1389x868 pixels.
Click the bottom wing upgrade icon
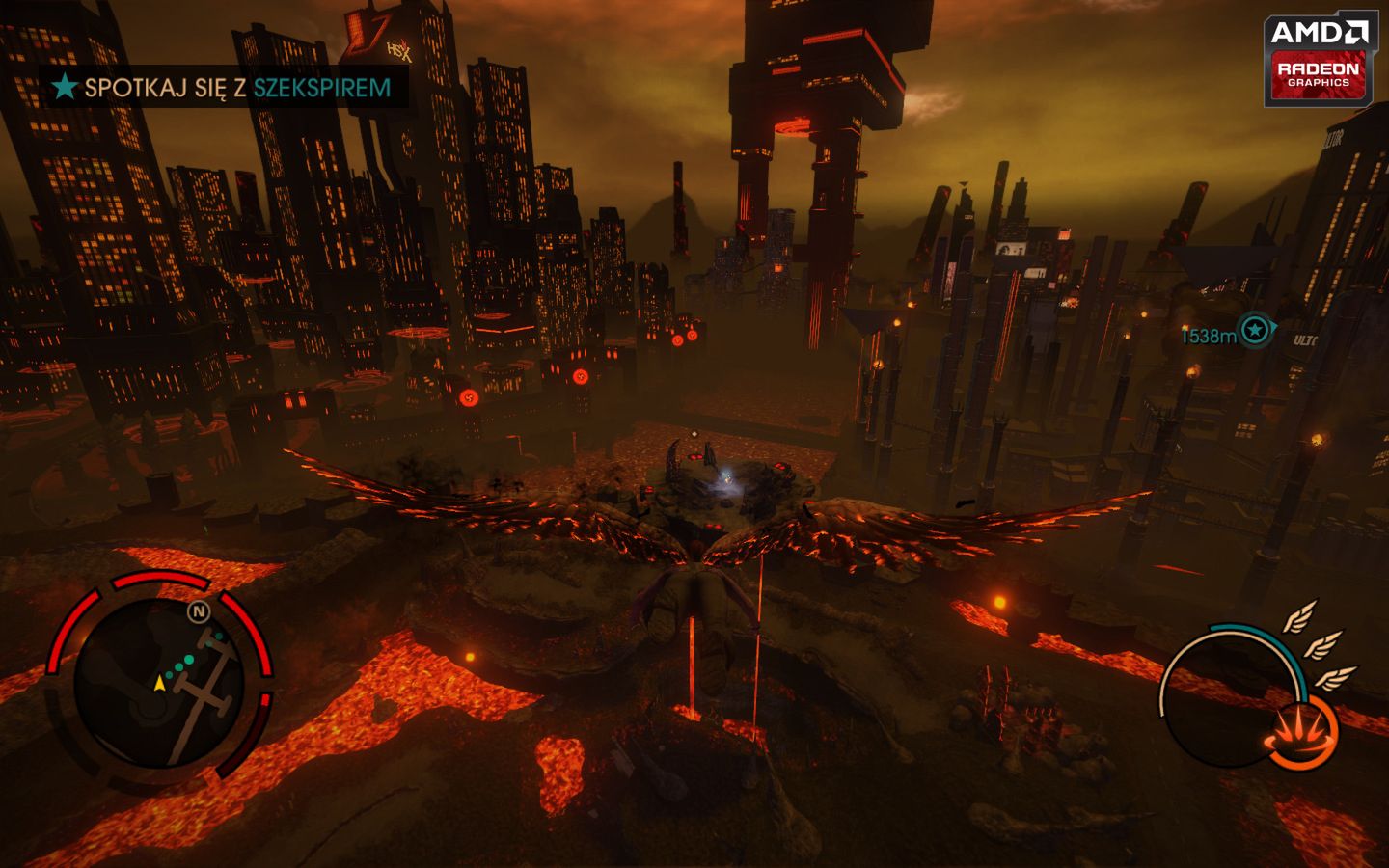[x=1338, y=678]
